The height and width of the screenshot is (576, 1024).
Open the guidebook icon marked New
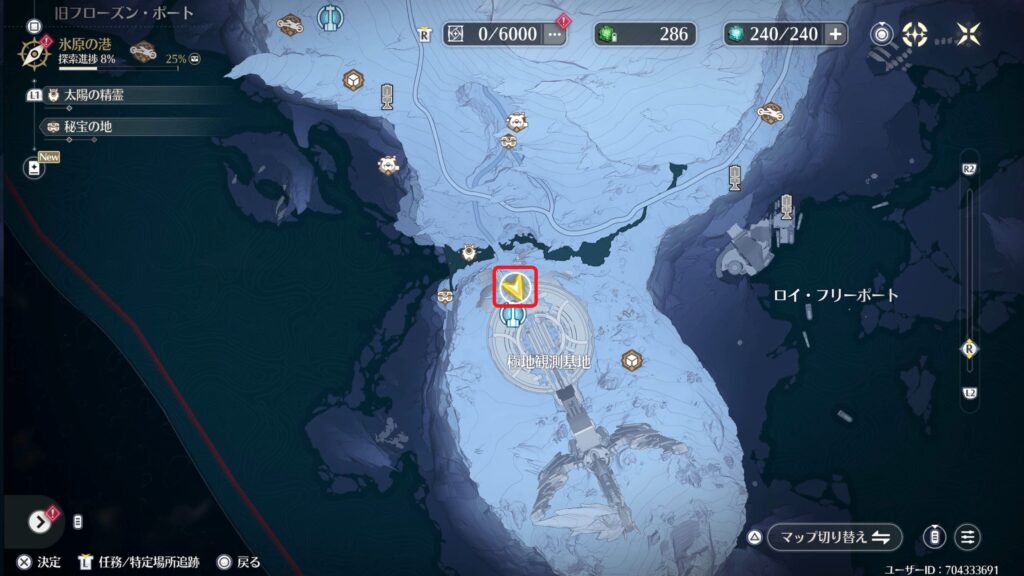click(35, 168)
